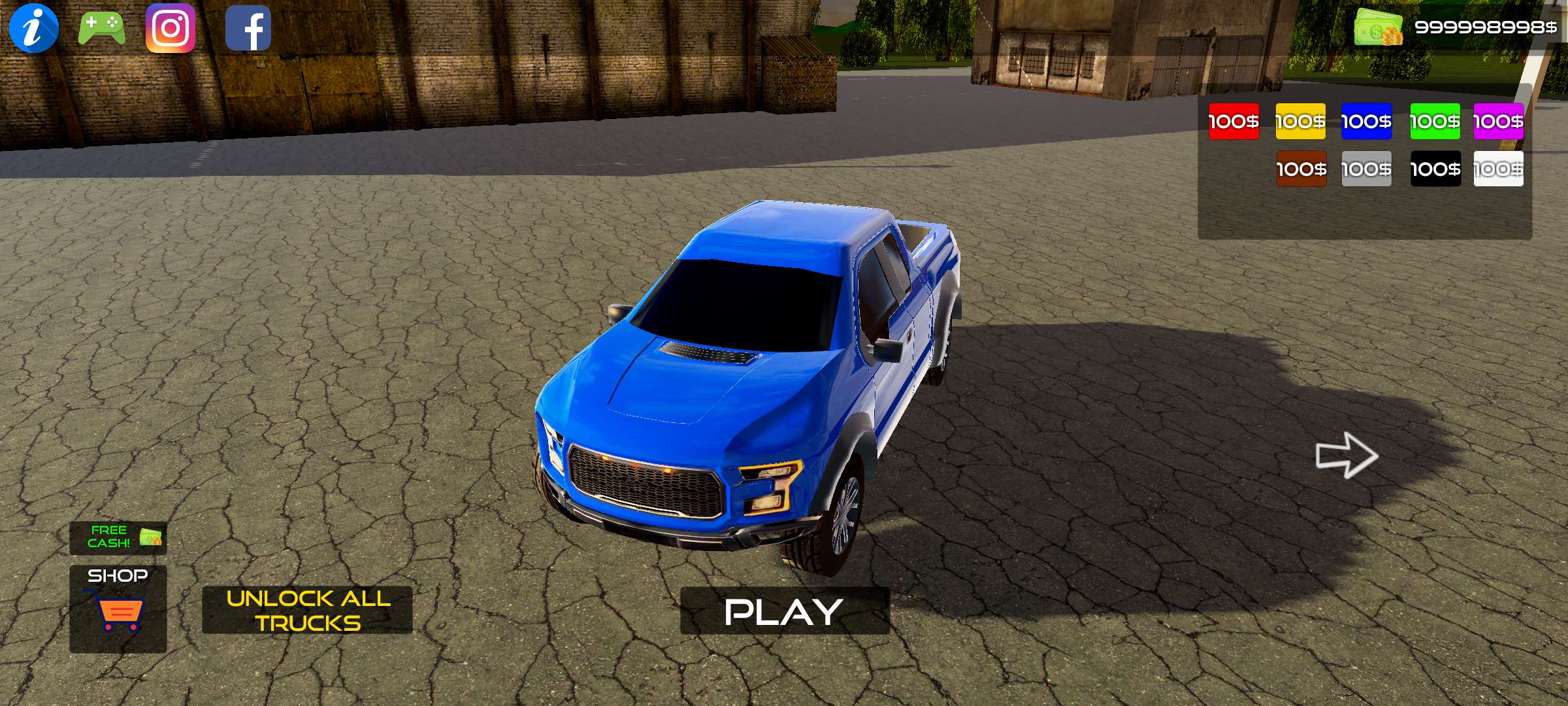Visit the game's Instagram page
The width and height of the screenshot is (1568, 706).
(171, 28)
